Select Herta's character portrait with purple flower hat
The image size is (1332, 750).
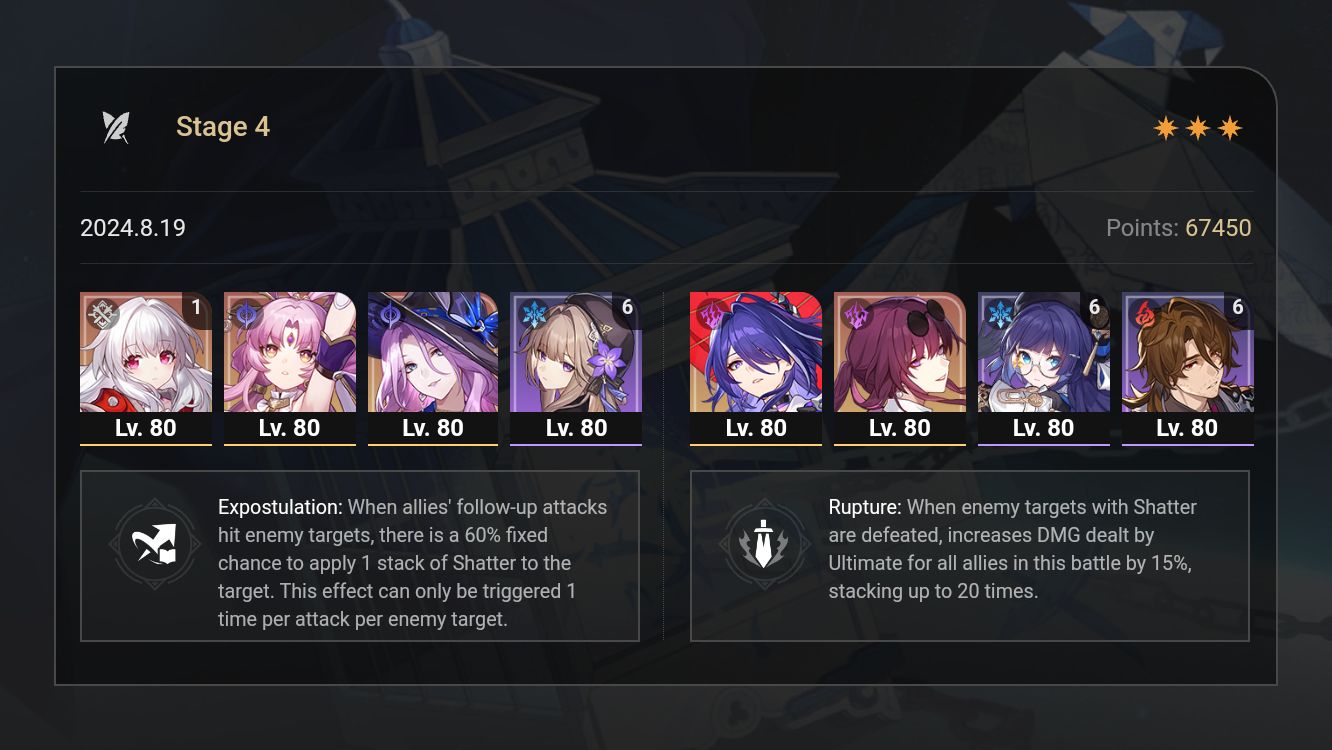coord(576,352)
